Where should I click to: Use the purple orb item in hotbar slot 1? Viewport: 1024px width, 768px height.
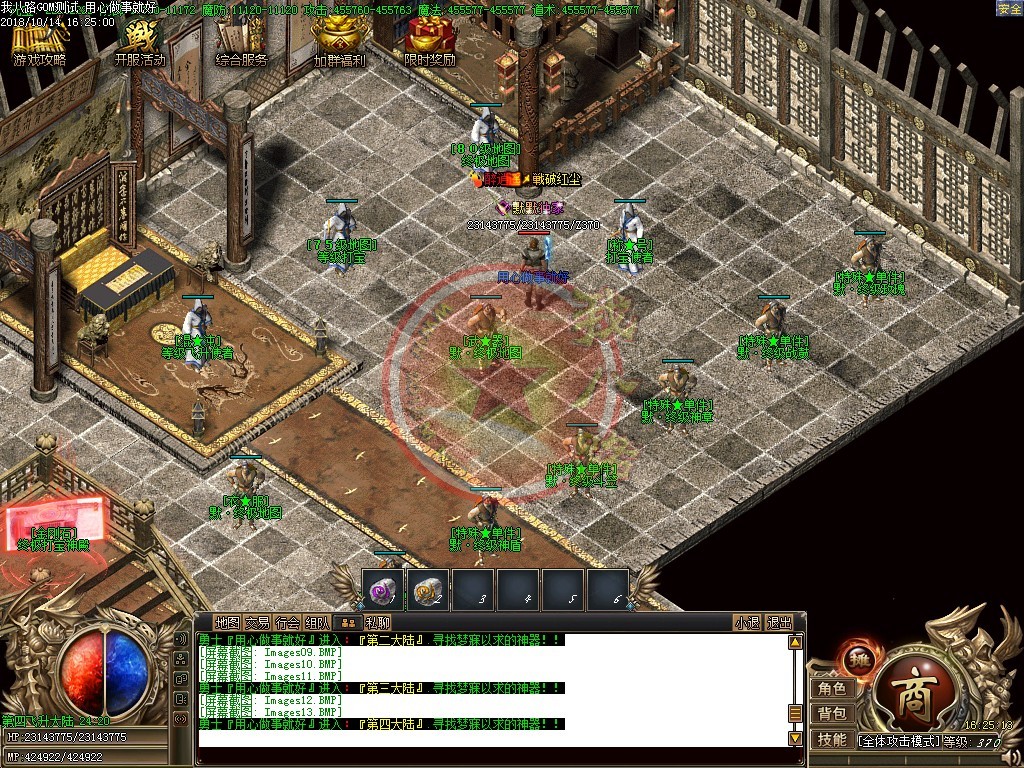coord(382,591)
